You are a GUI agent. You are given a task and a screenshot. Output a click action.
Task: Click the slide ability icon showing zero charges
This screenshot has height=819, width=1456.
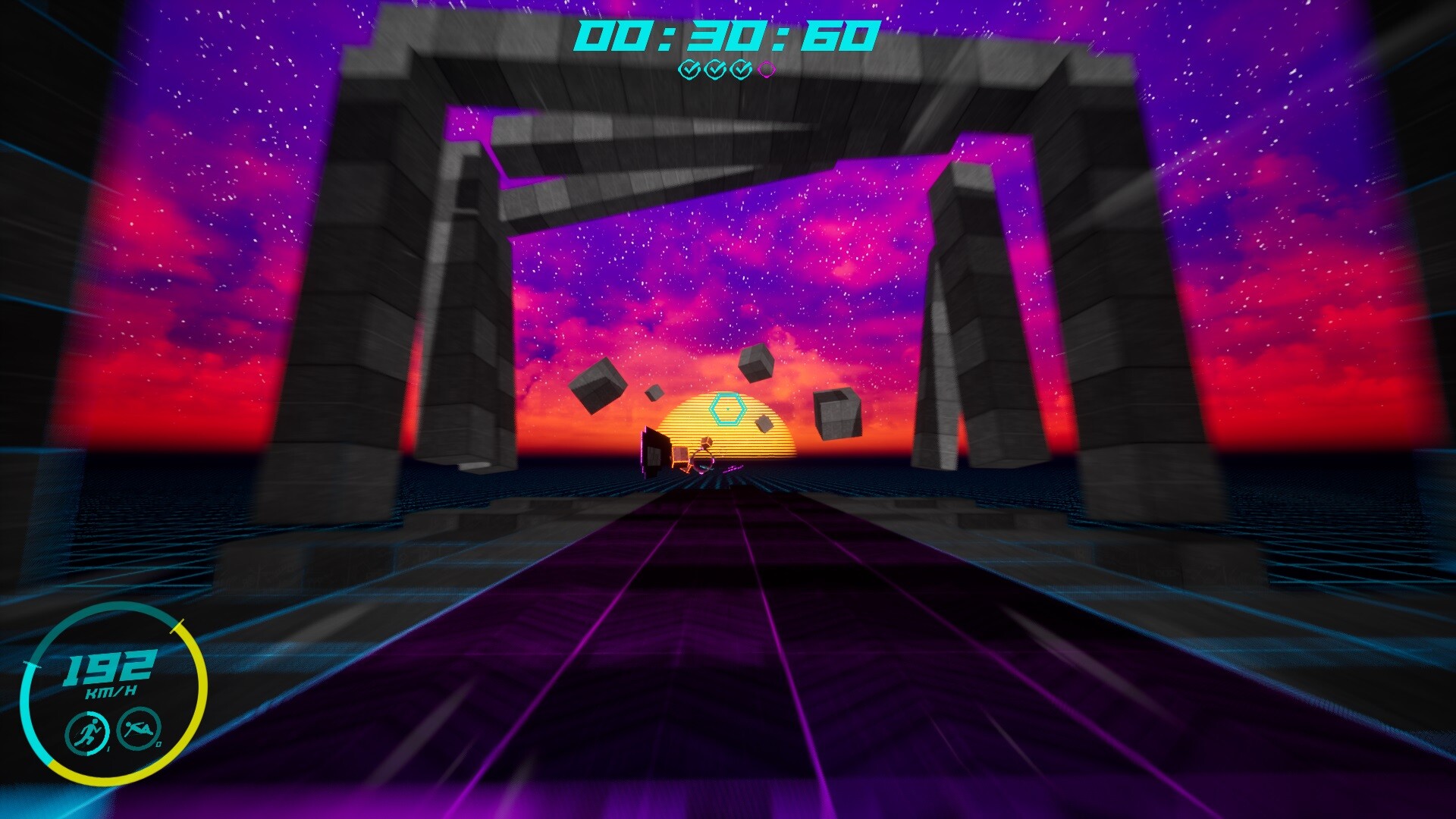[x=137, y=730]
